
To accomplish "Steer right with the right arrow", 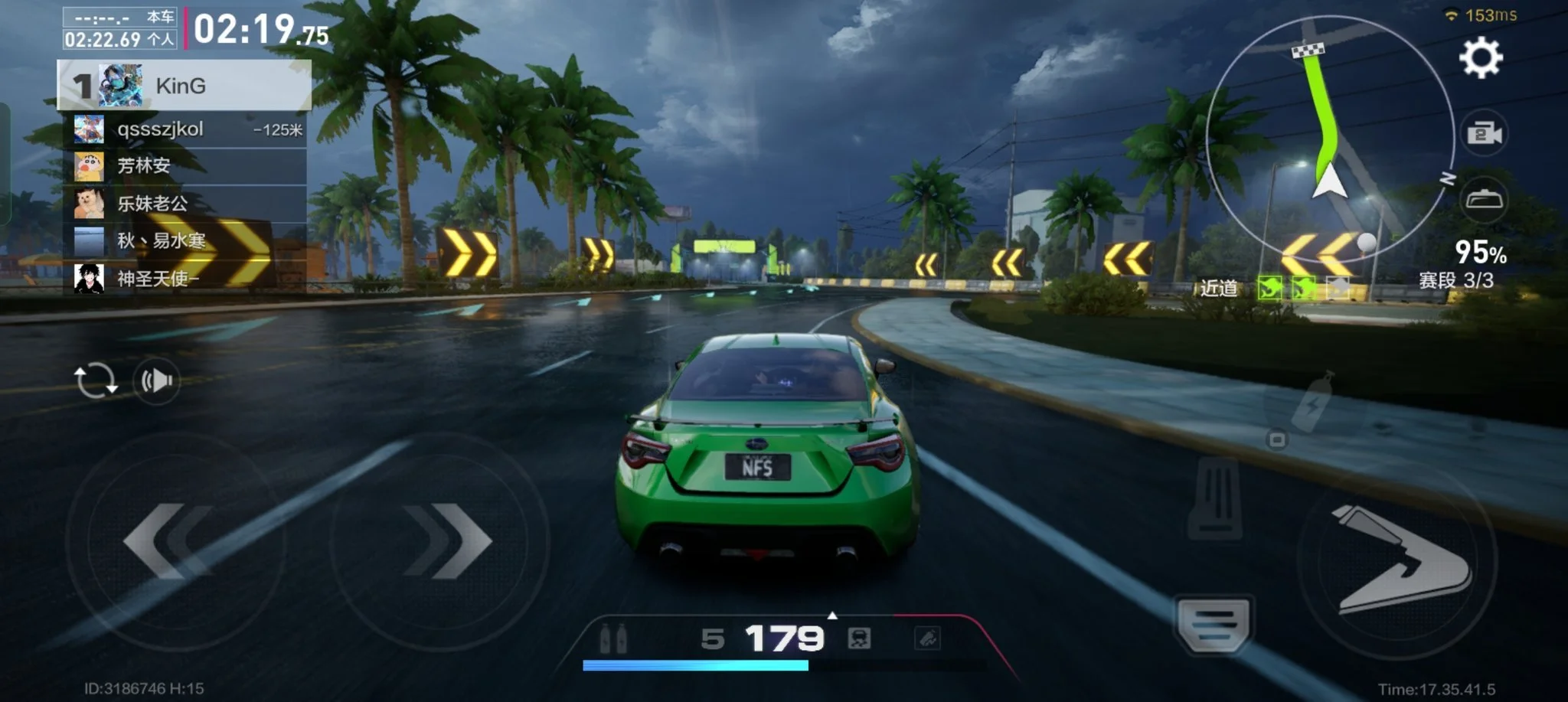I will pyautogui.click(x=446, y=540).
